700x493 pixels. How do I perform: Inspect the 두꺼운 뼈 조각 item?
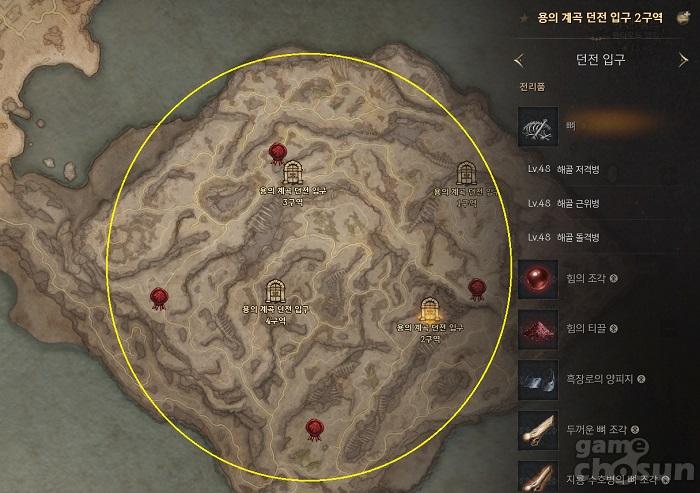pyautogui.click(x=538, y=430)
